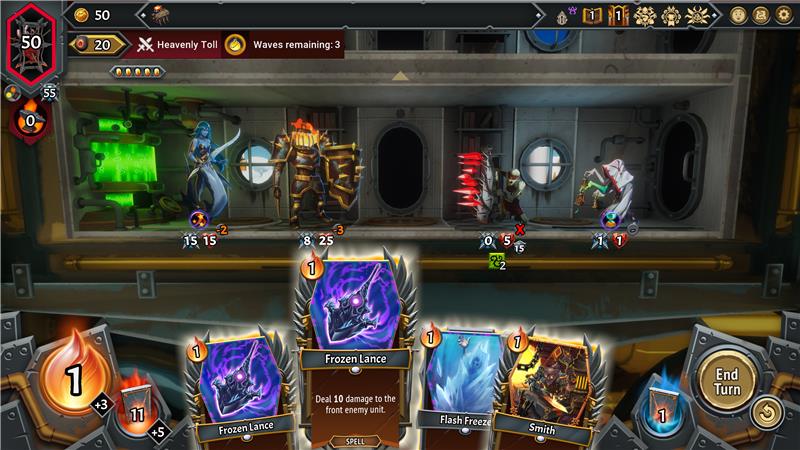The height and width of the screenshot is (450, 800).
Task: Open the settings gear in the top bar
Action: click(x=784, y=15)
